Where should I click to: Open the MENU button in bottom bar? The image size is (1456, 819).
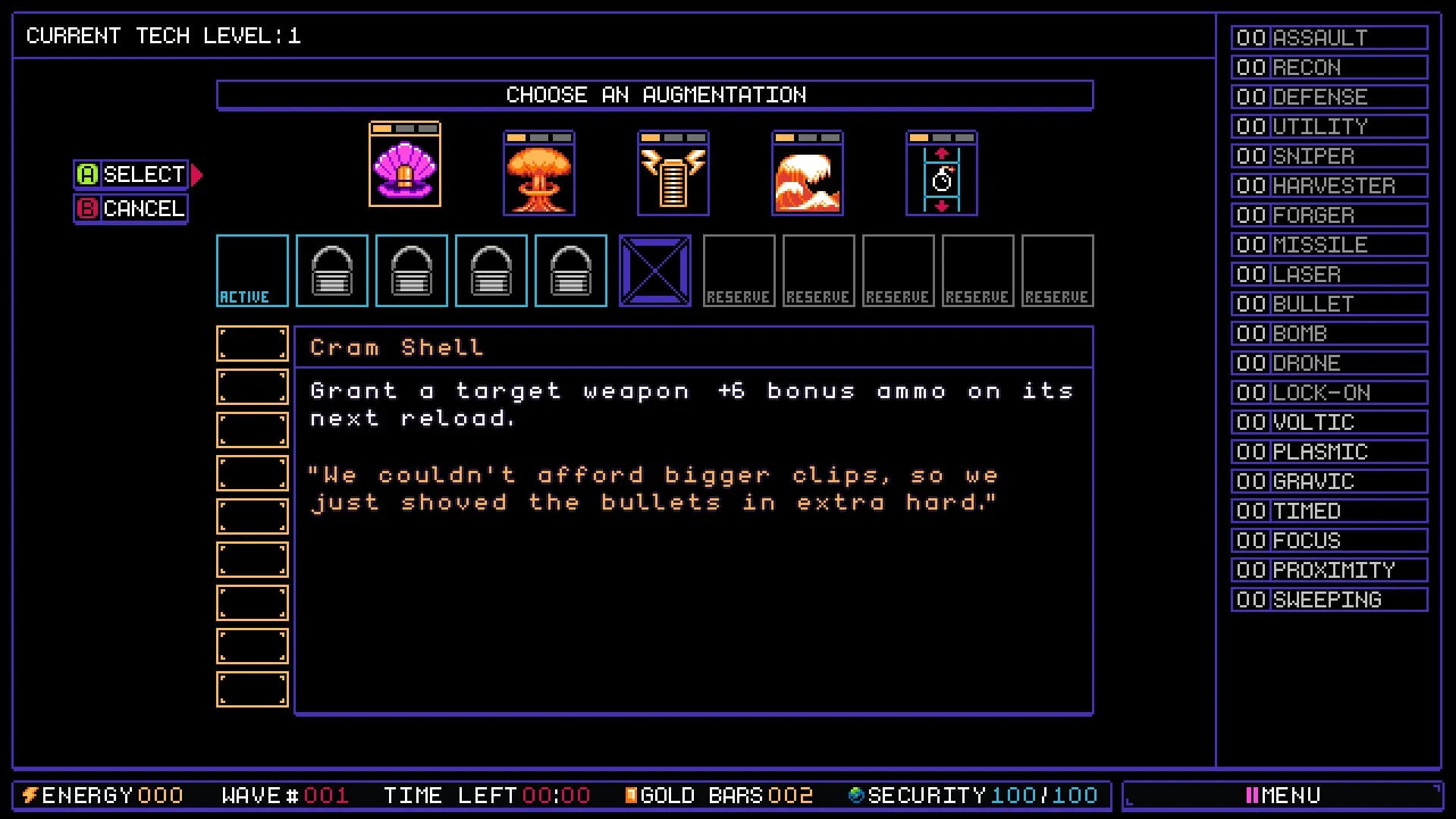(1282, 795)
